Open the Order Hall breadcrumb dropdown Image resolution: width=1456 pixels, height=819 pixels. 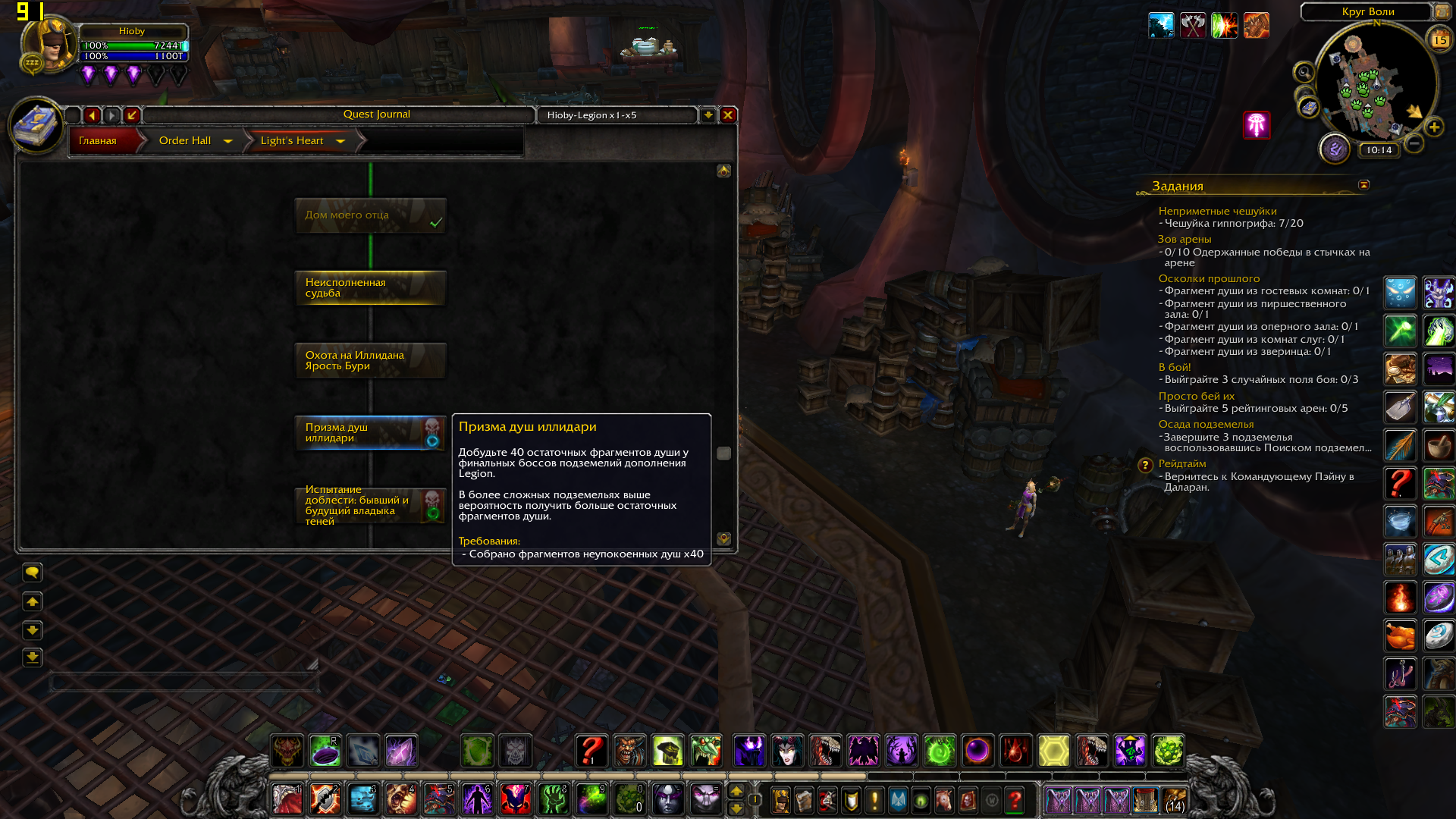click(x=227, y=141)
